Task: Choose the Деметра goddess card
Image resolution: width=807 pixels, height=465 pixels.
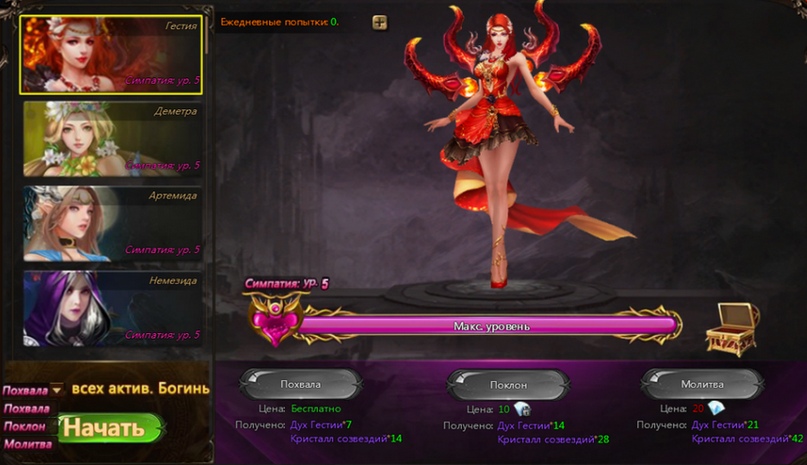Action: tap(111, 139)
